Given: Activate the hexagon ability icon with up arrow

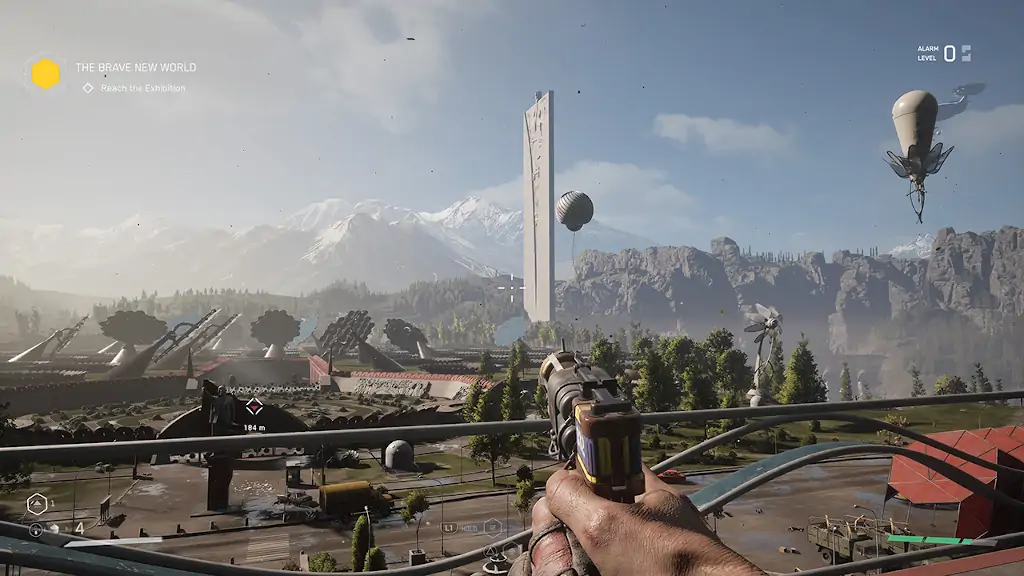Looking at the screenshot, I should point(37,504).
